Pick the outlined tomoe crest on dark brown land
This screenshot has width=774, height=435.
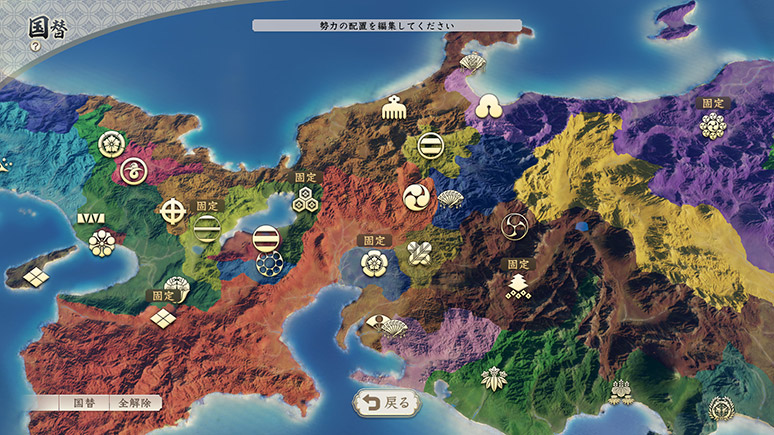tap(517, 225)
